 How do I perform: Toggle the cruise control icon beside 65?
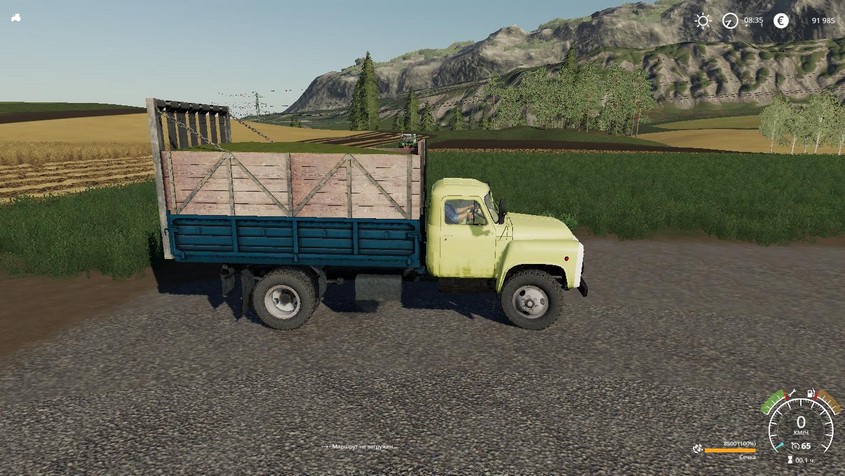coord(793,445)
